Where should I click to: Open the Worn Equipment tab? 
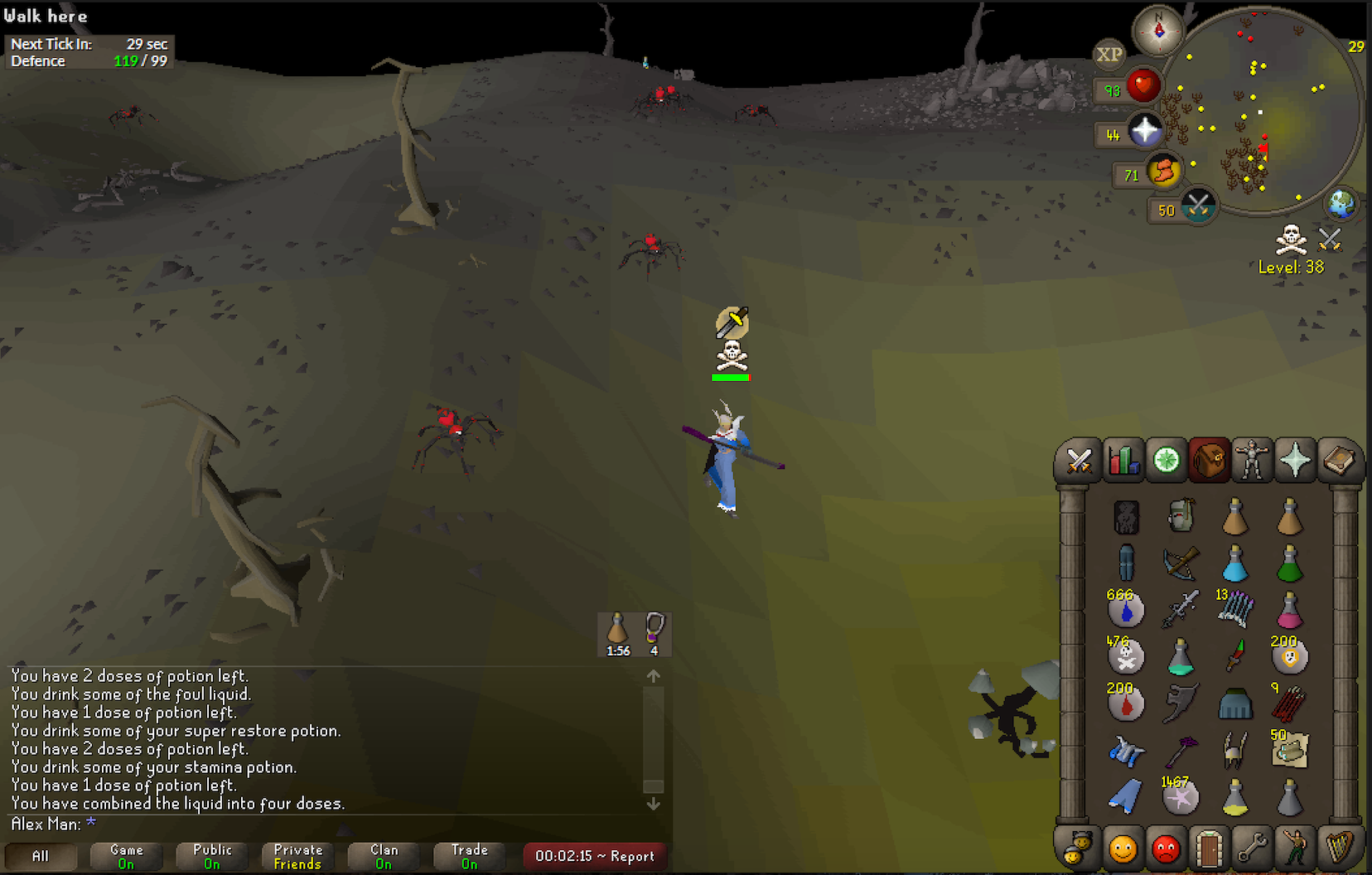tap(1251, 461)
